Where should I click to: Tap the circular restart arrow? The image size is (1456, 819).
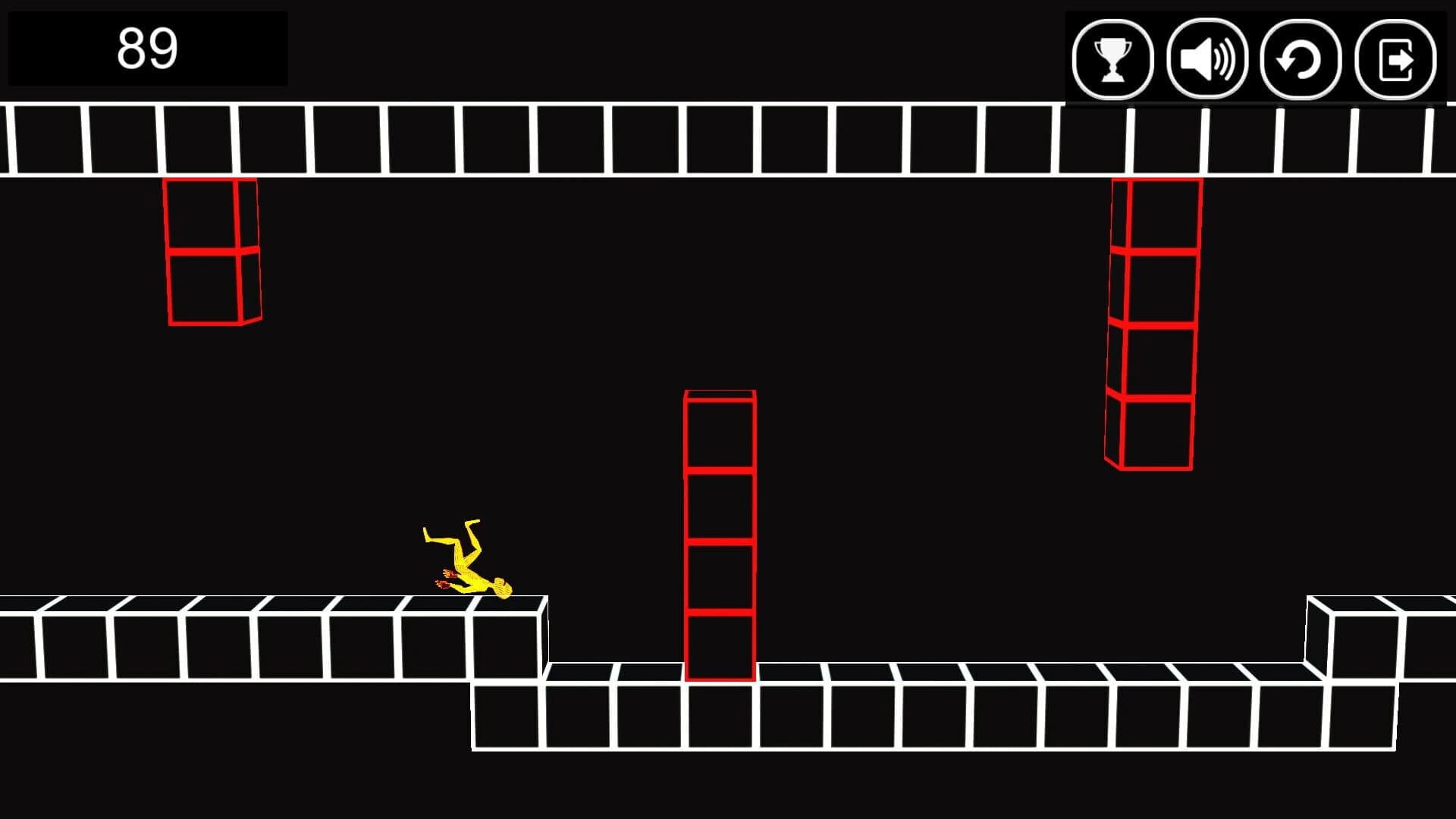tap(1300, 58)
